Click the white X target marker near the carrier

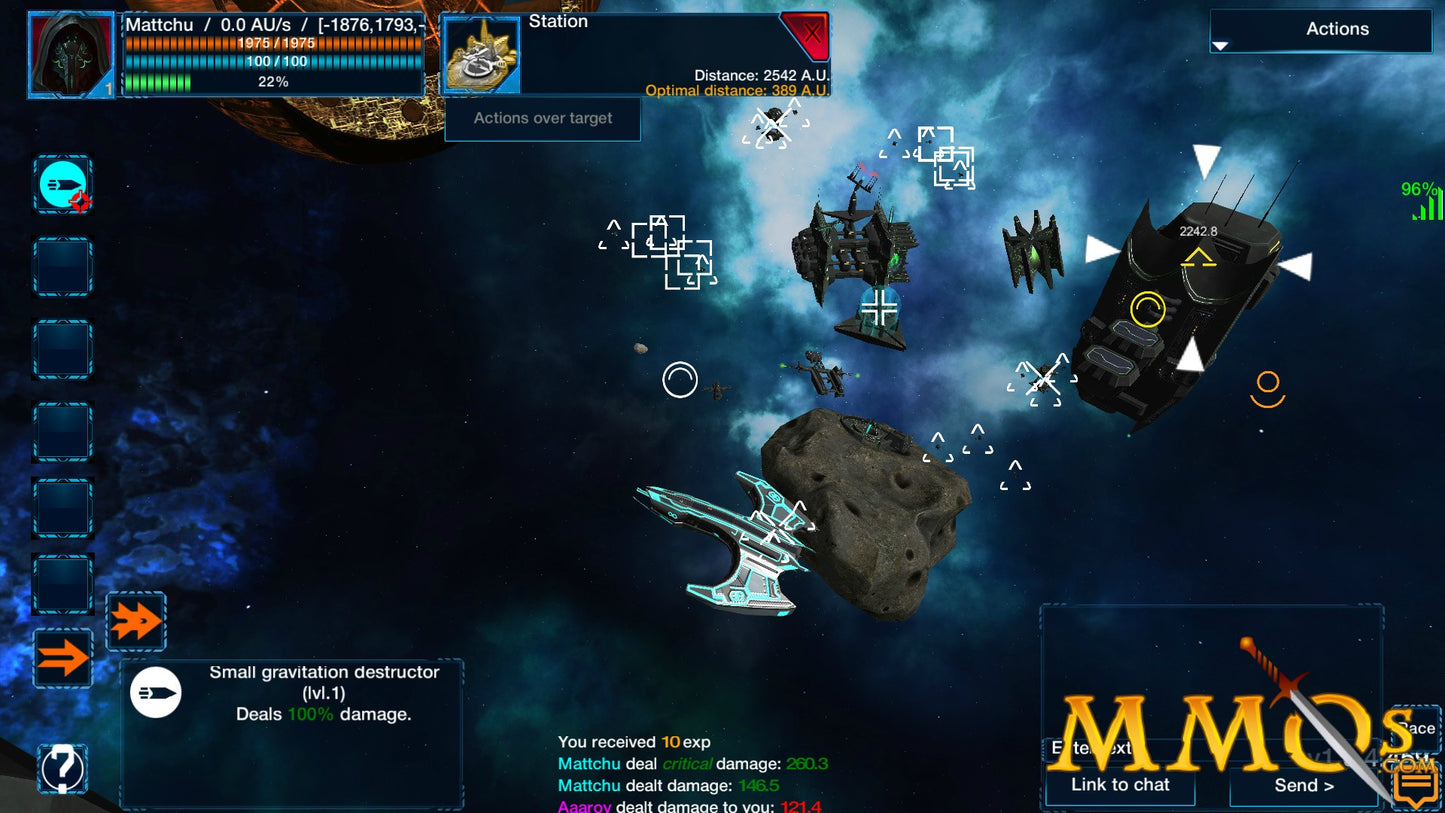point(1042,376)
